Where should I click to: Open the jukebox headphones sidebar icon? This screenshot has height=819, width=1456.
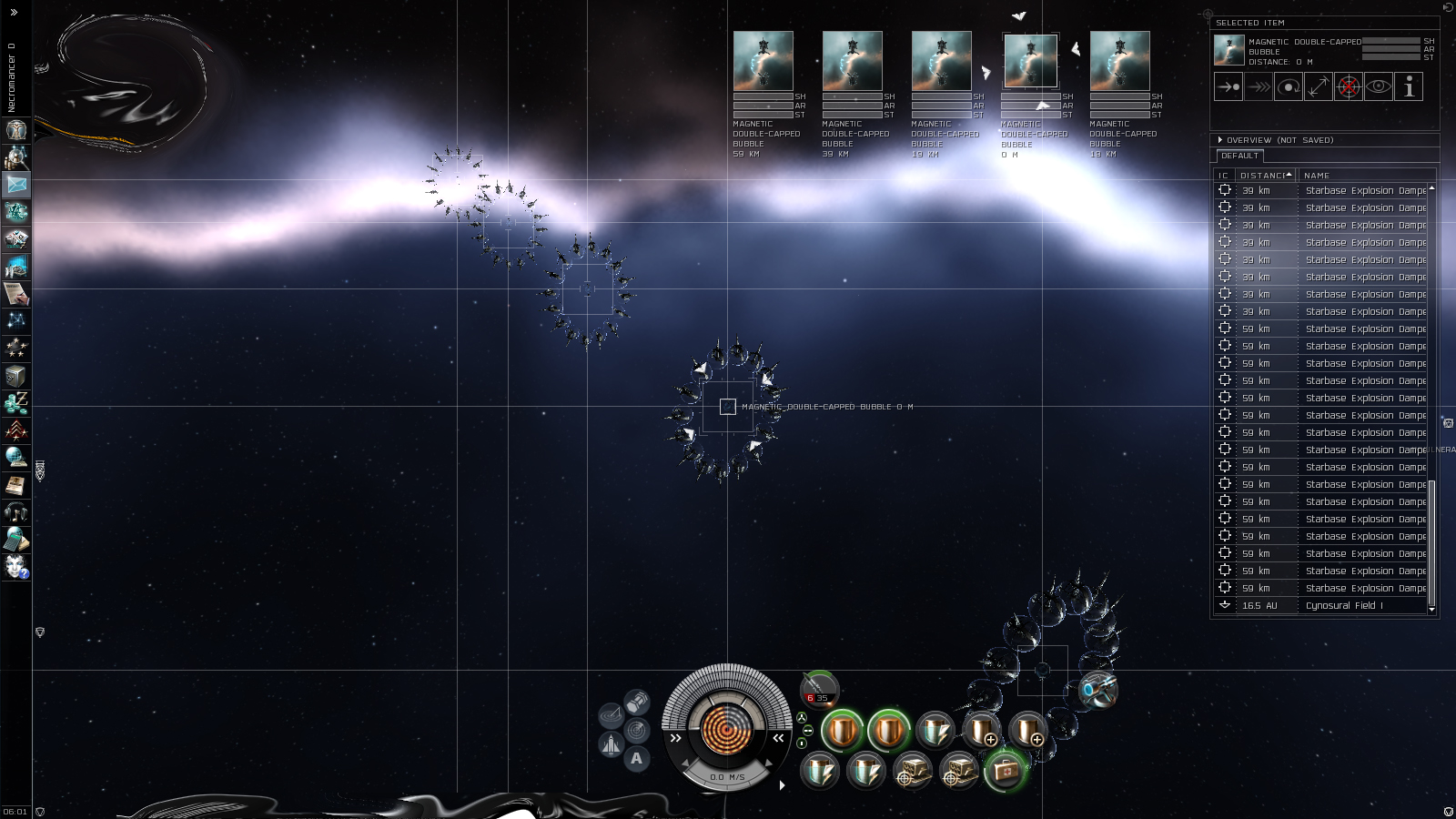tap(16, 512)
